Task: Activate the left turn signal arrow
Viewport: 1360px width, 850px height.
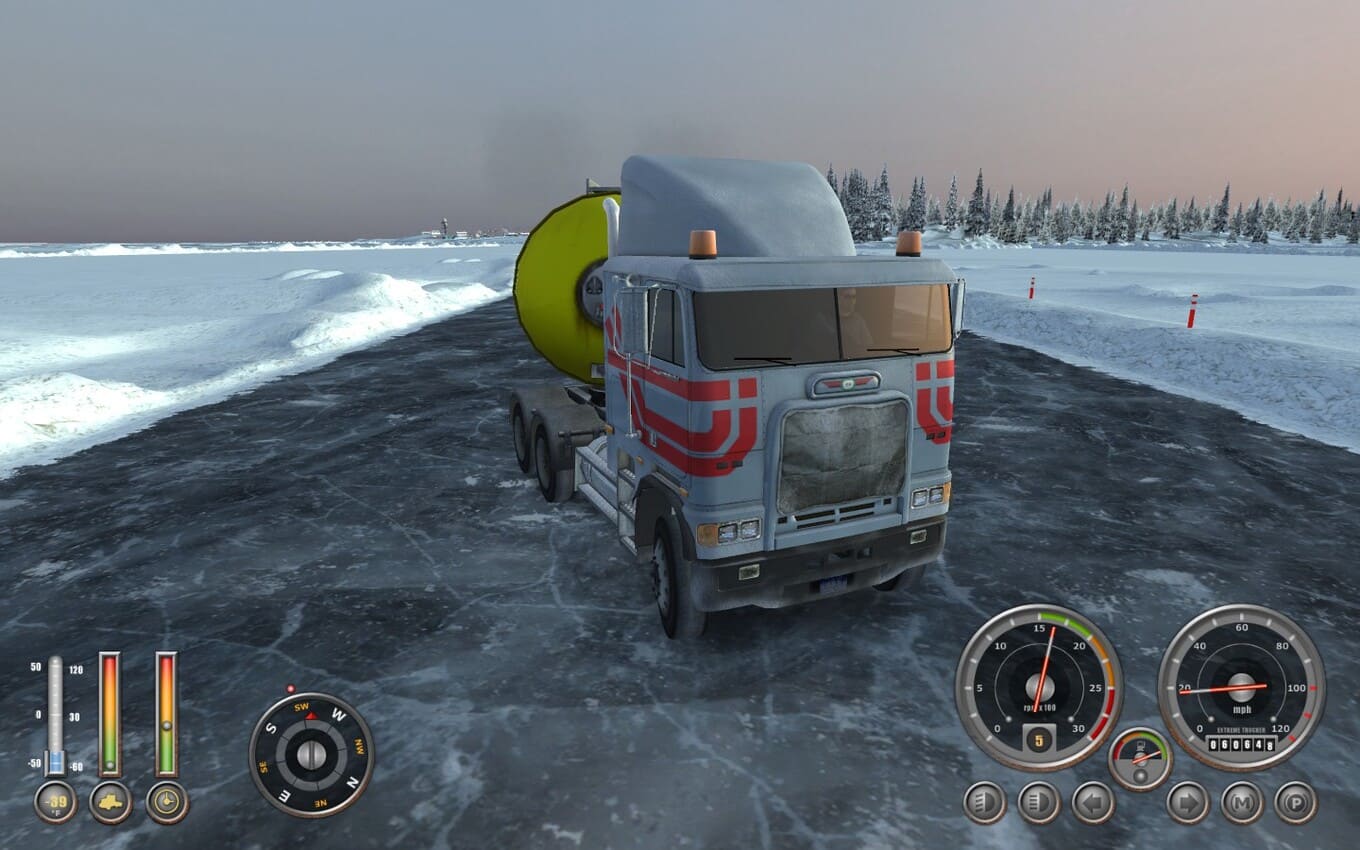Action: tap(1093, 802)
